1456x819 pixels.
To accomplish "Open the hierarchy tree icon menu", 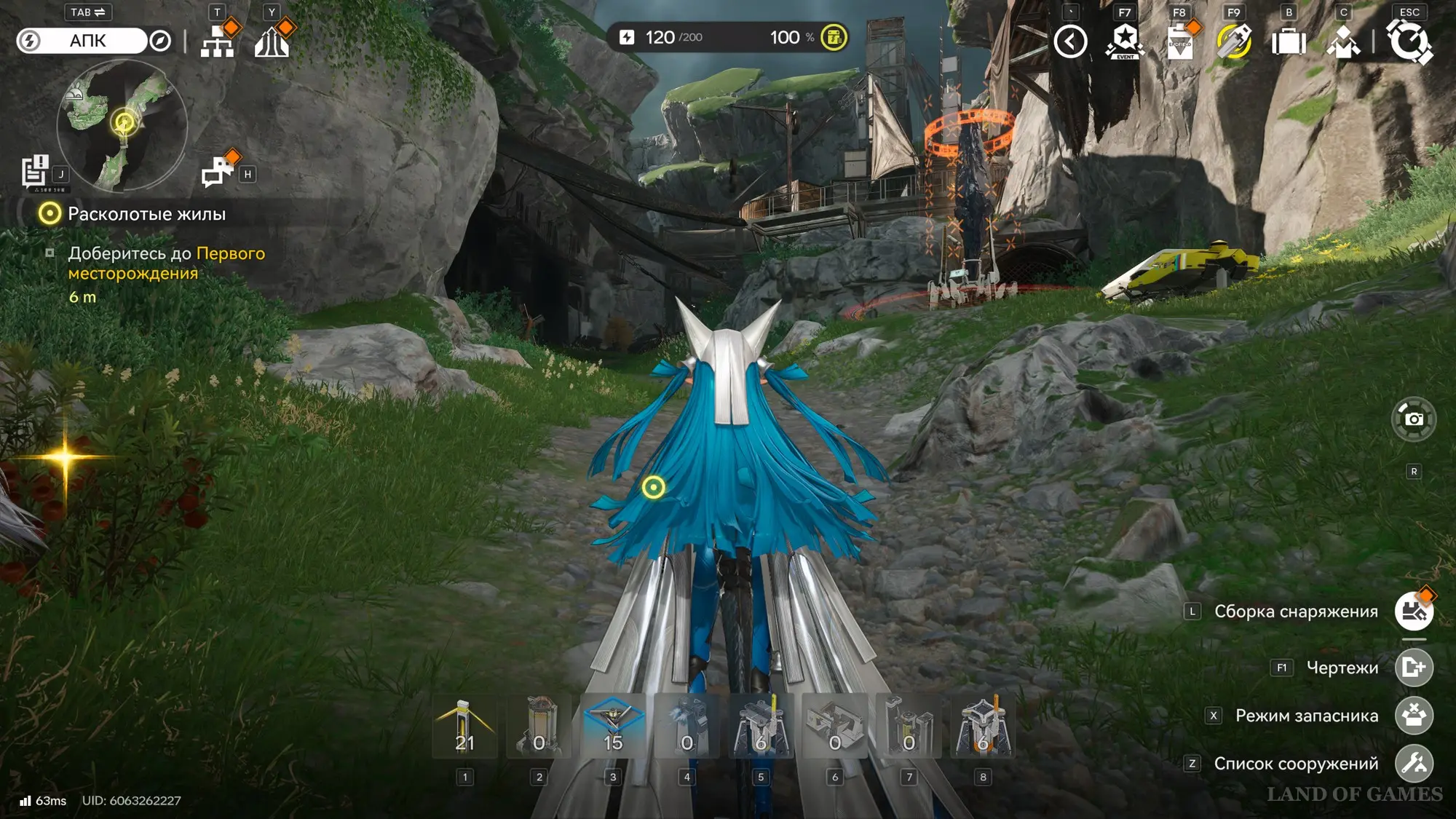I will 218,41.
